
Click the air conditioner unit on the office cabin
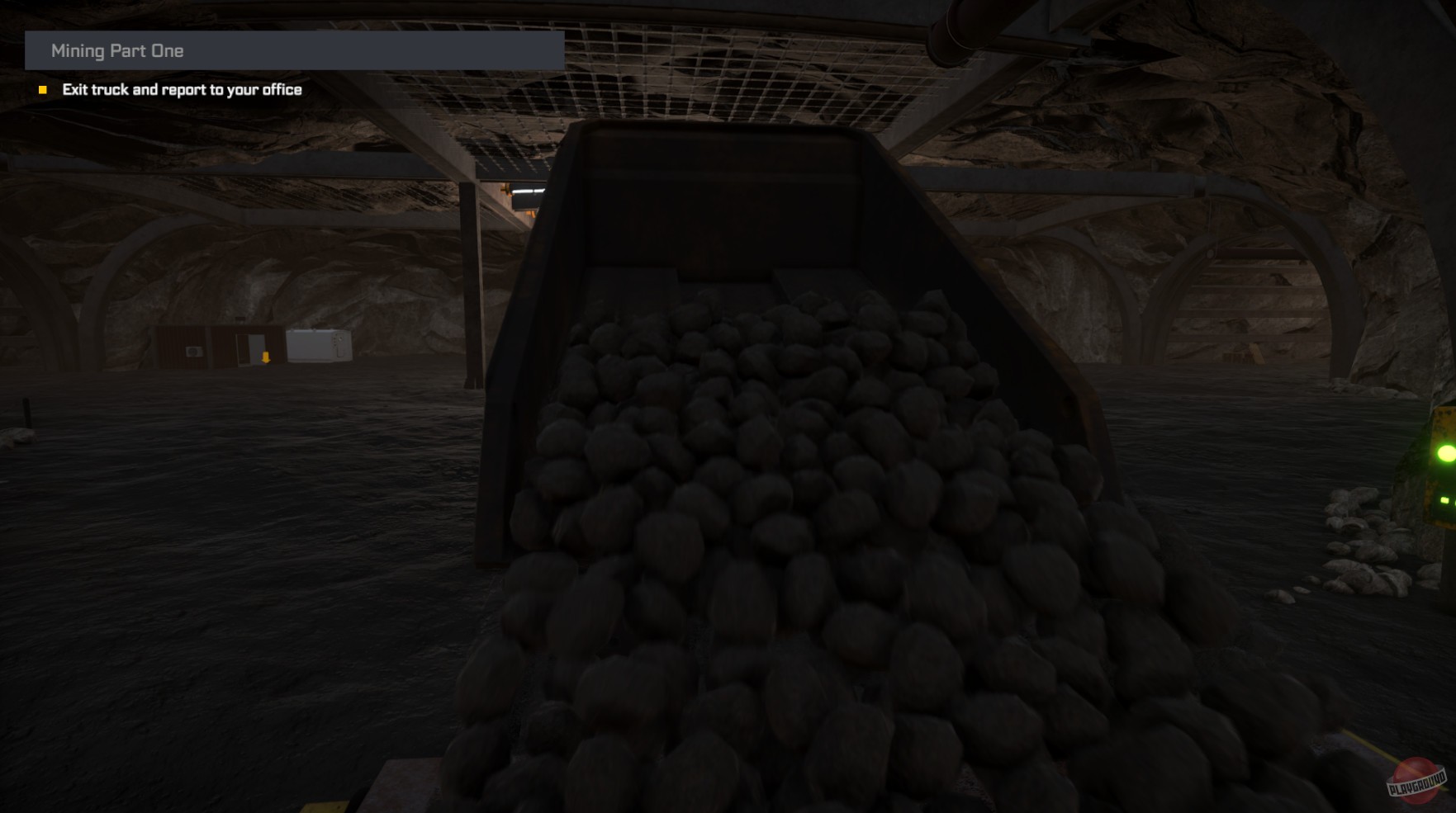(194, 352)
